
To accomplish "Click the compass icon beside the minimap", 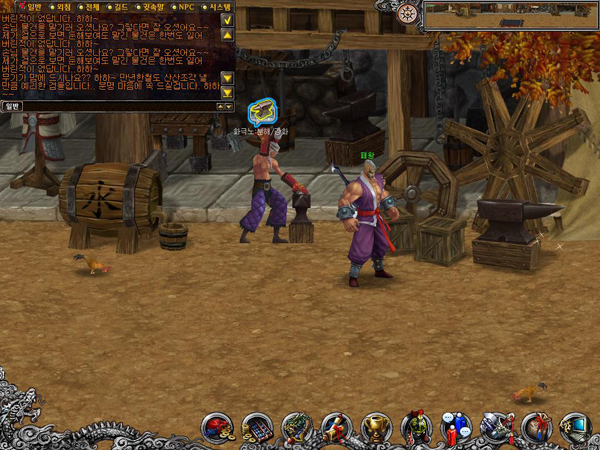I will pyautogui.click(x=407, y=13).
